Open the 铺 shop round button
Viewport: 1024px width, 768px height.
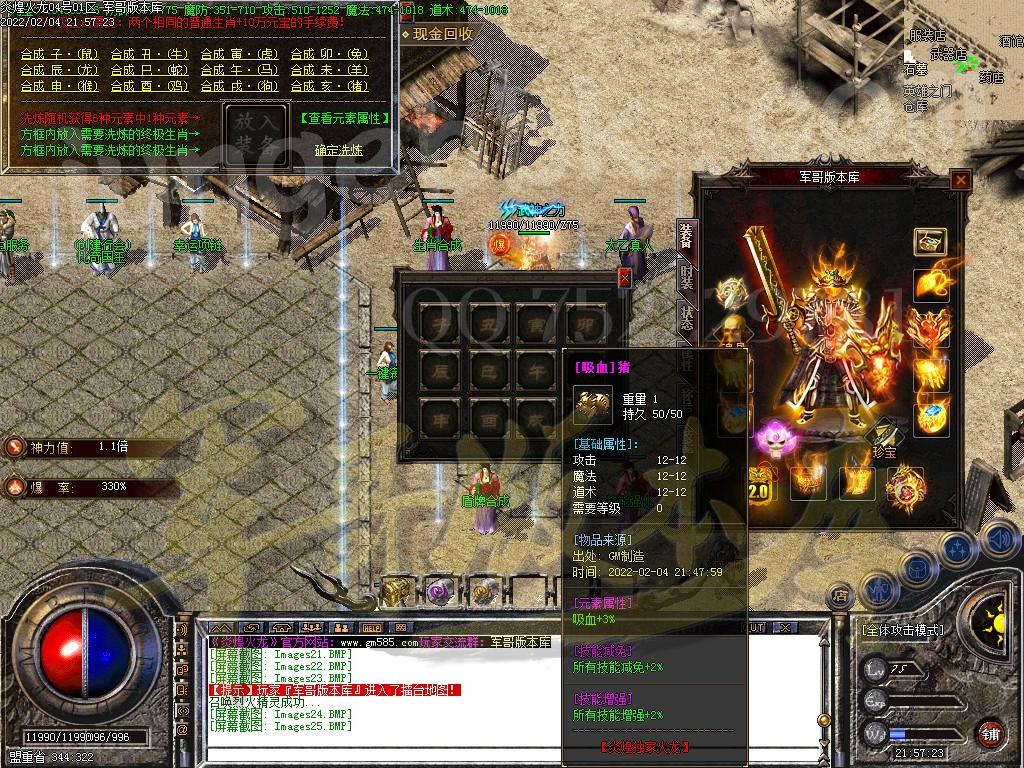[x=989, y=733]
